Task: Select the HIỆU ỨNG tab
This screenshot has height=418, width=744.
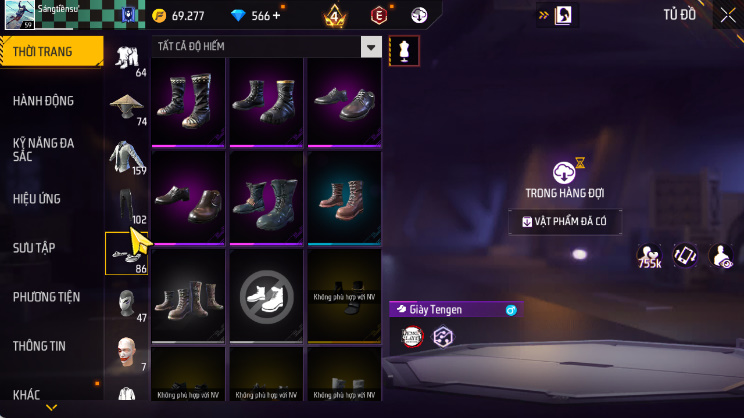Action: (x=37, y=199)
